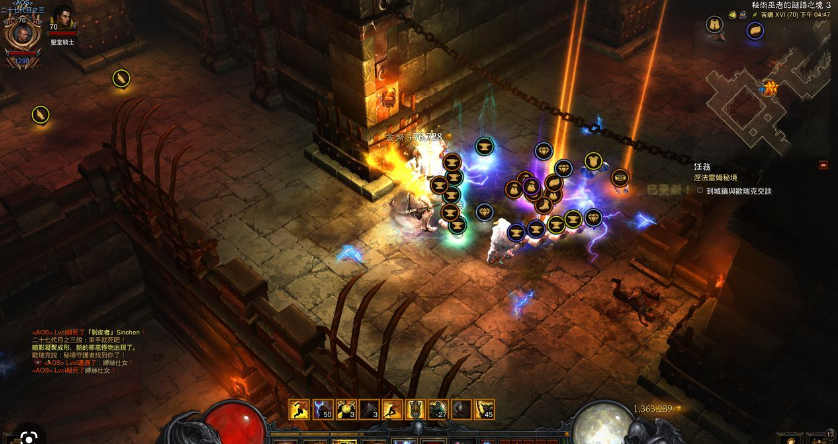Image resolution: width=838 pixels, height=444 pixels.
Task: Click the image search icon in bottom-left corner
Action: [x=30, y=436]
